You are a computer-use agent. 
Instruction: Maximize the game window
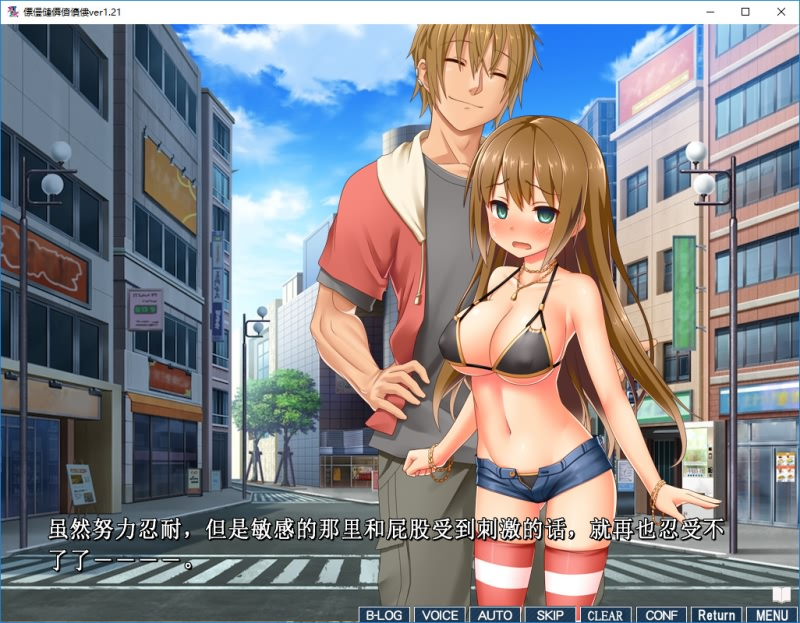[745, 12]
